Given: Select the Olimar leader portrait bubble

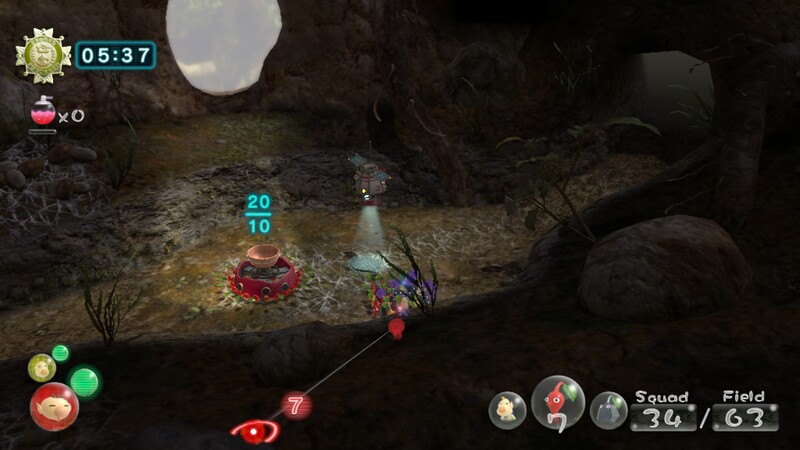Looking at the screenshot, I should (x=53, y=405).
